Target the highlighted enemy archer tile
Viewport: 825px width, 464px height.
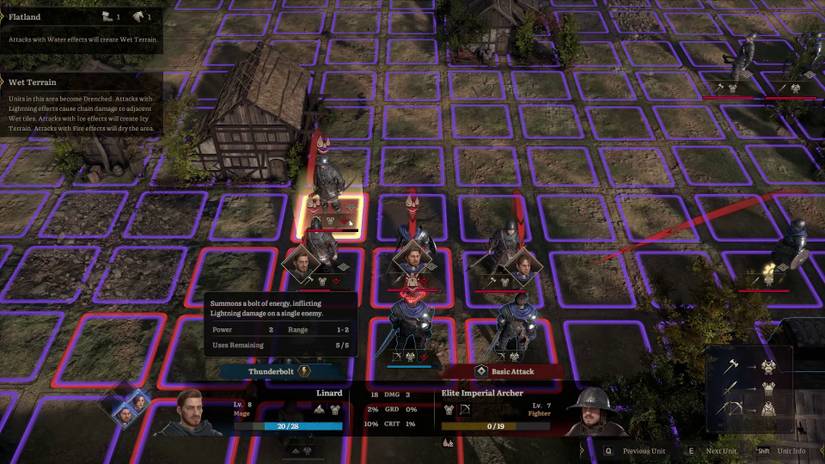(x=329, y=212)
